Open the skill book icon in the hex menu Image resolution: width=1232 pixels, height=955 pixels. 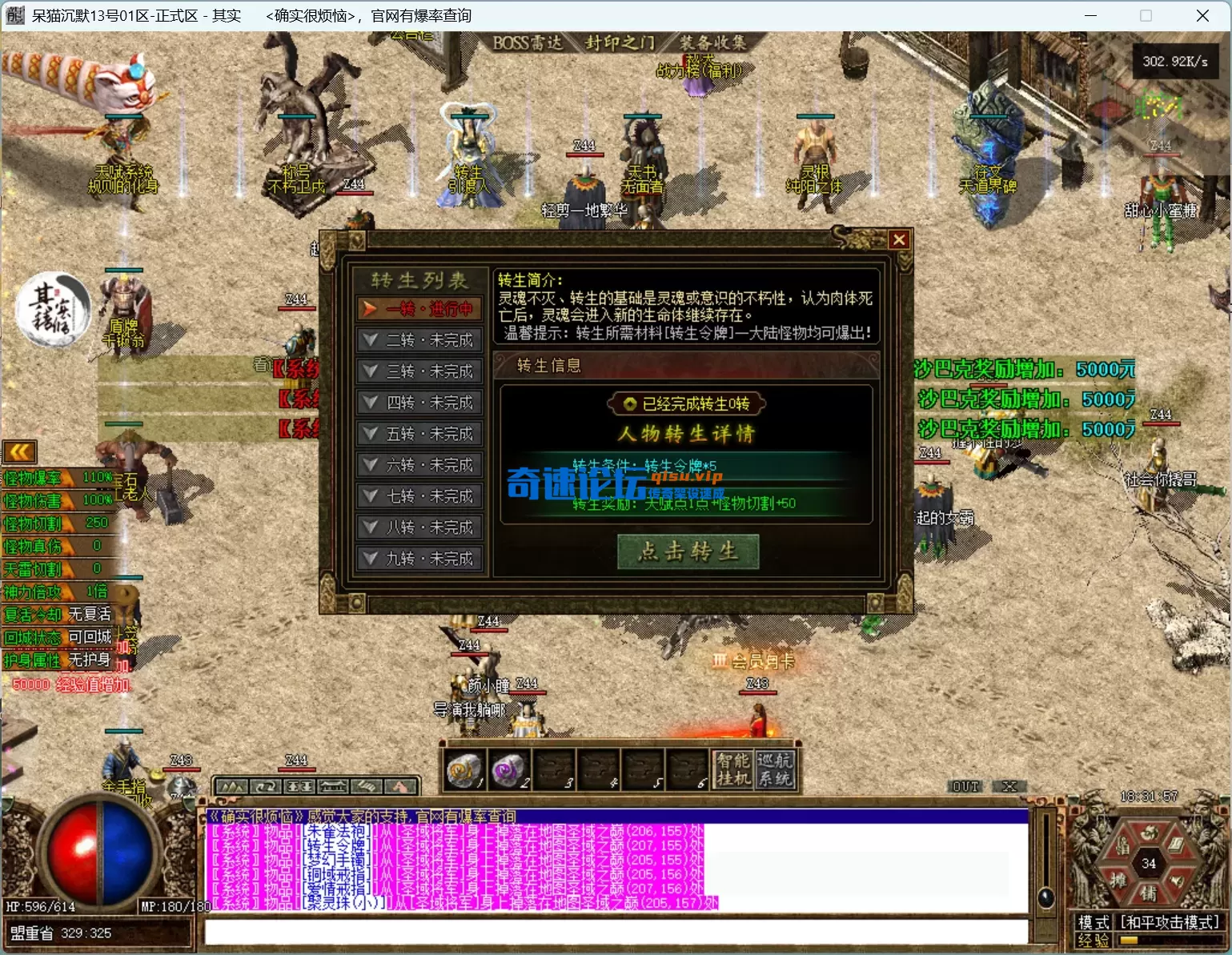pyautogui.click(x=1177, y=845)
